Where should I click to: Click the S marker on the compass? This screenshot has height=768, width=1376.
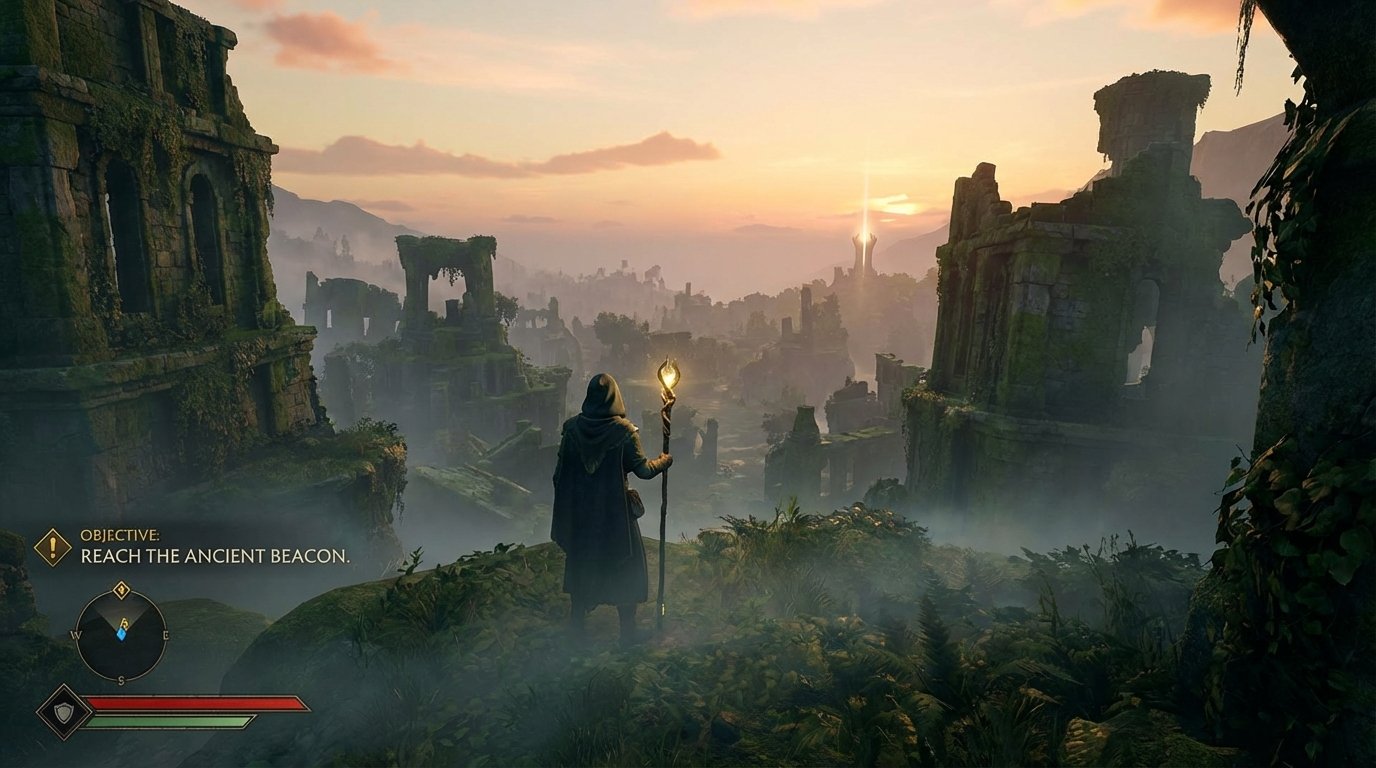(x=121, y=678)
